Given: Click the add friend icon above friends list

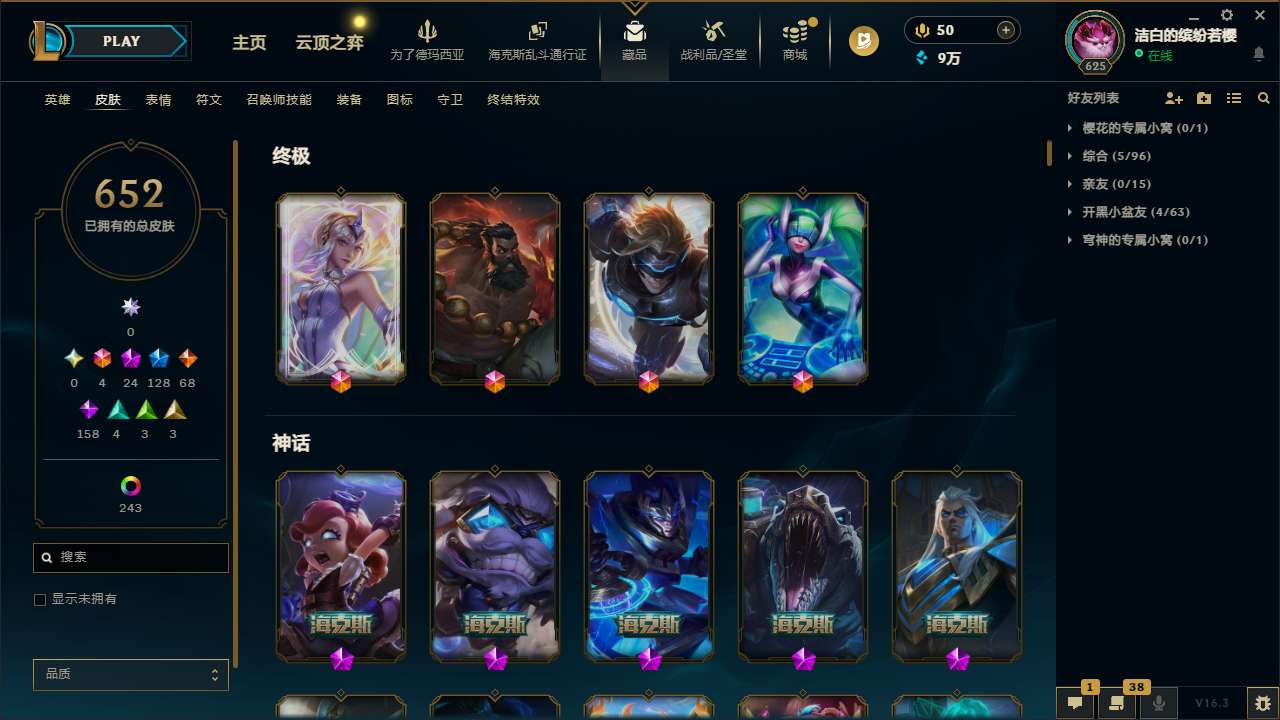Looking at the screenshot, I should point(1173,98).
